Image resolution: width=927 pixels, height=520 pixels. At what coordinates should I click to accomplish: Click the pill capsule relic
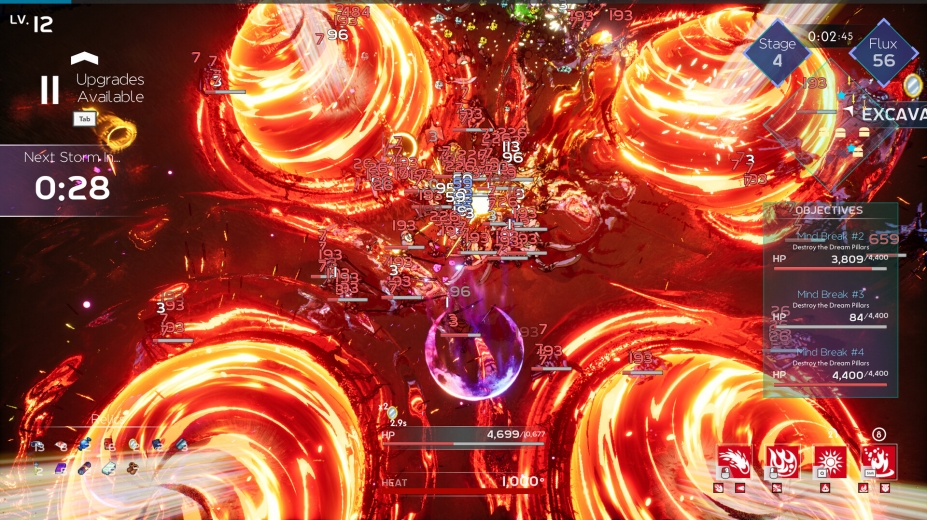point(84,468)
